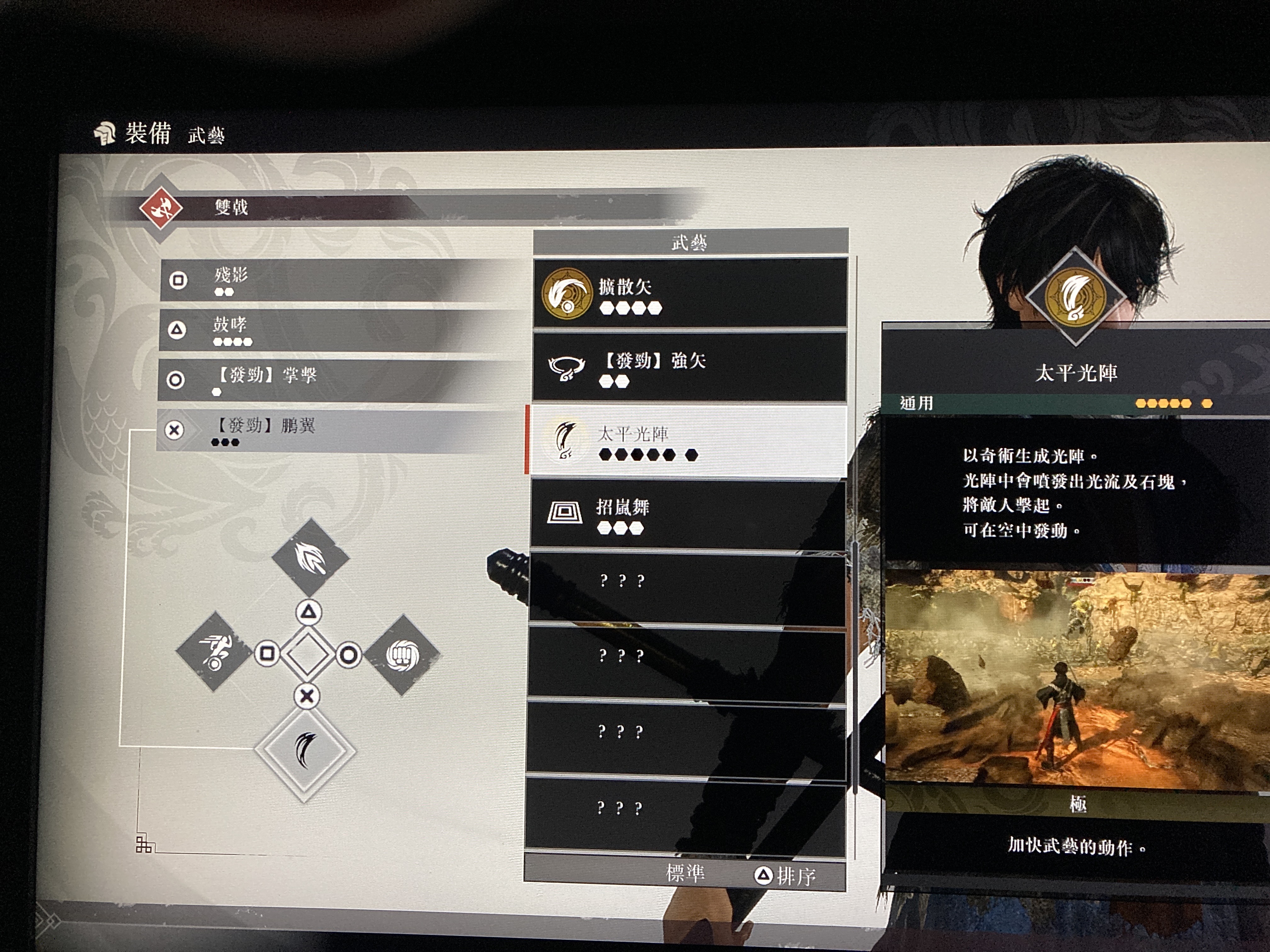The image size is (1270, 952).
Task: Select the highlighted 太平光陣 art
Action: coord(688,441)
